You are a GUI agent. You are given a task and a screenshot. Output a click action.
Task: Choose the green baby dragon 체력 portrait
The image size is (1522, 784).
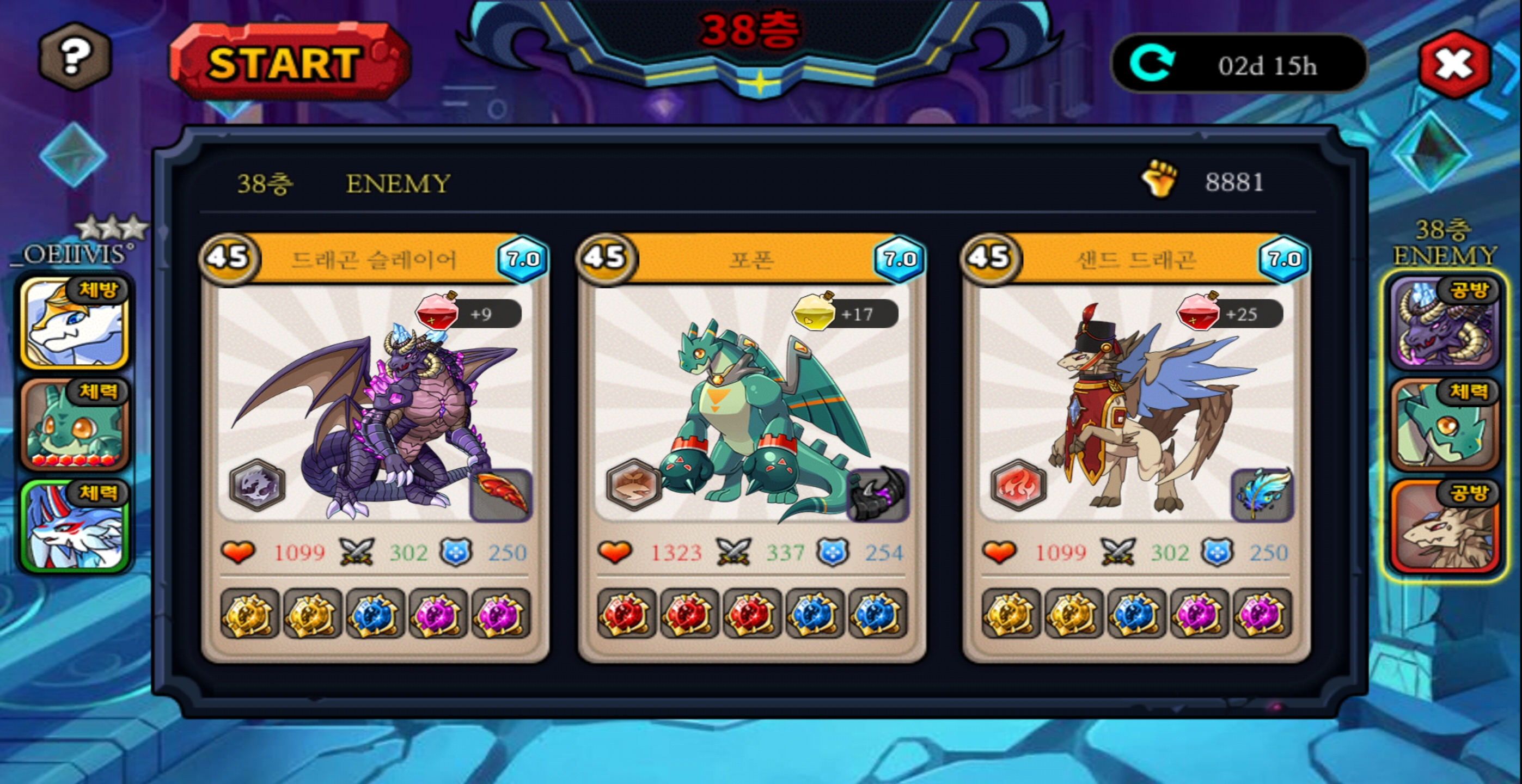pos(74,424)
